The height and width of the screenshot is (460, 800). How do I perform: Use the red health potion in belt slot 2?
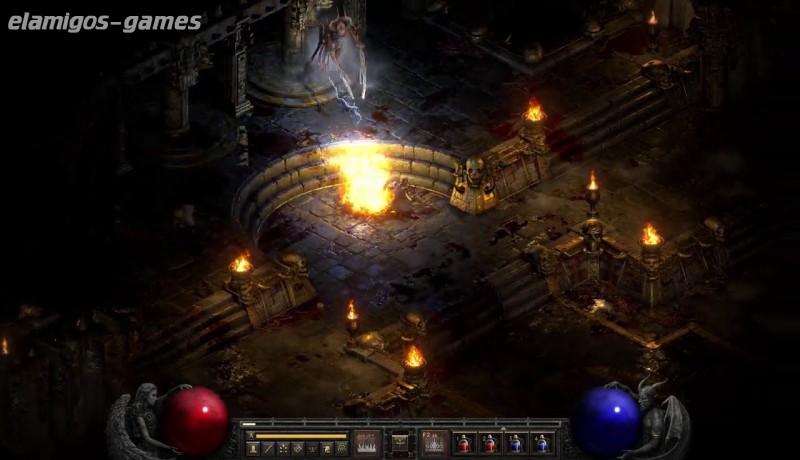coord(490,443)
